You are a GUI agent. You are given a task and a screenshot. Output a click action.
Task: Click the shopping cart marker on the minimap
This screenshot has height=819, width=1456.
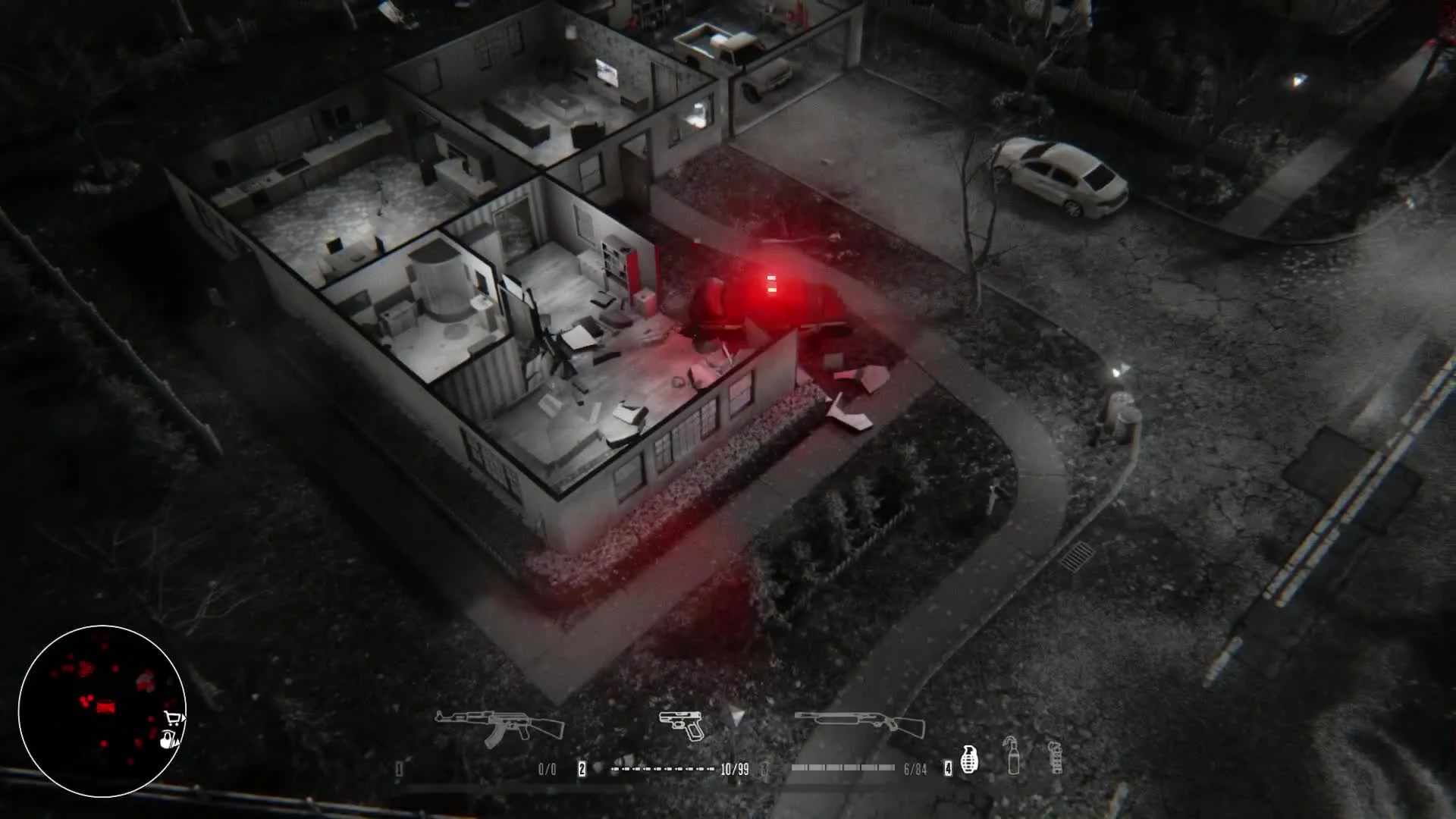[x=173, y=718]
